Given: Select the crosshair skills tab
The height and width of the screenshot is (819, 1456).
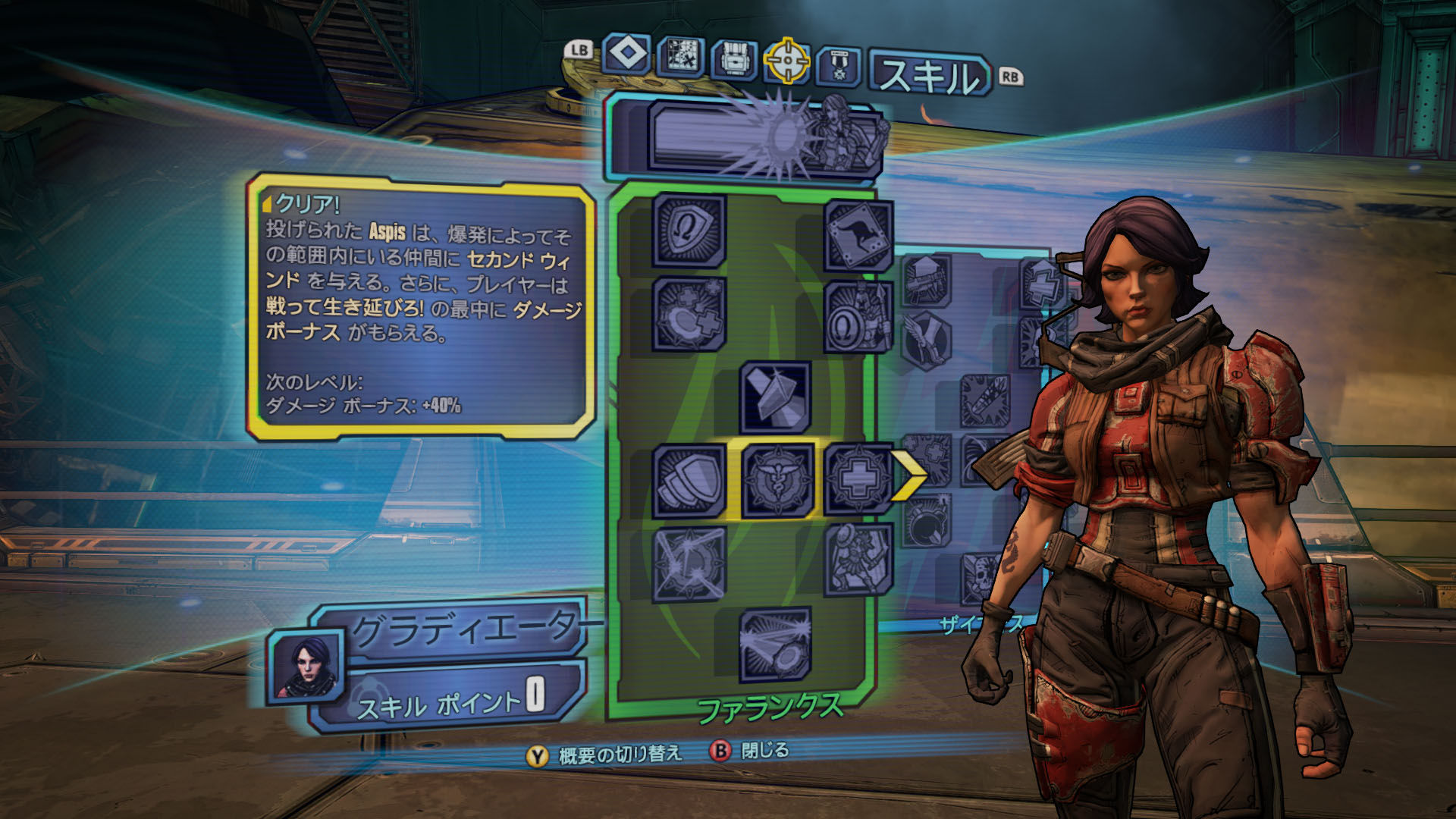Looking at the screenshot, I should [x=786, y=61].
